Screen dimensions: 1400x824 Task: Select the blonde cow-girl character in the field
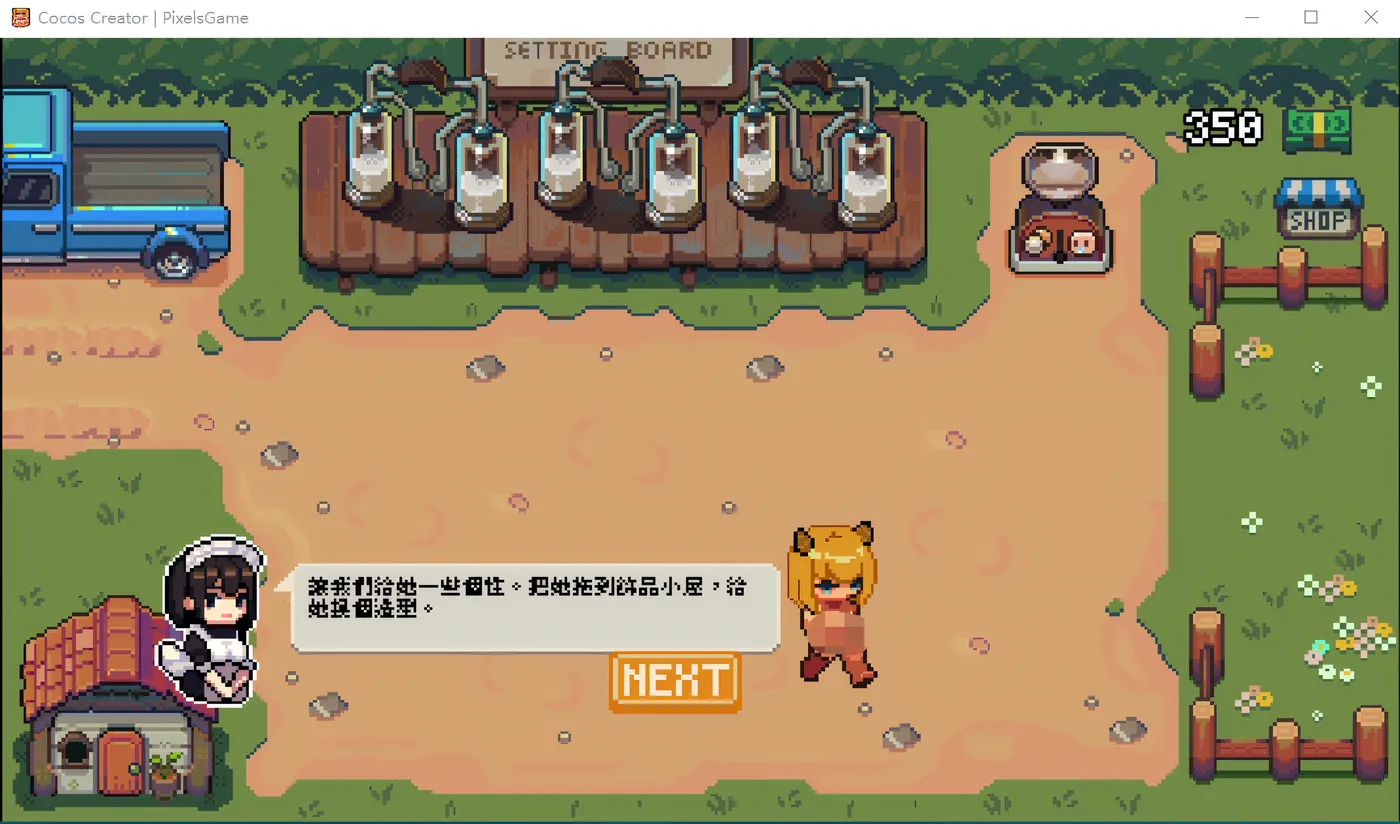pos(835,600)
